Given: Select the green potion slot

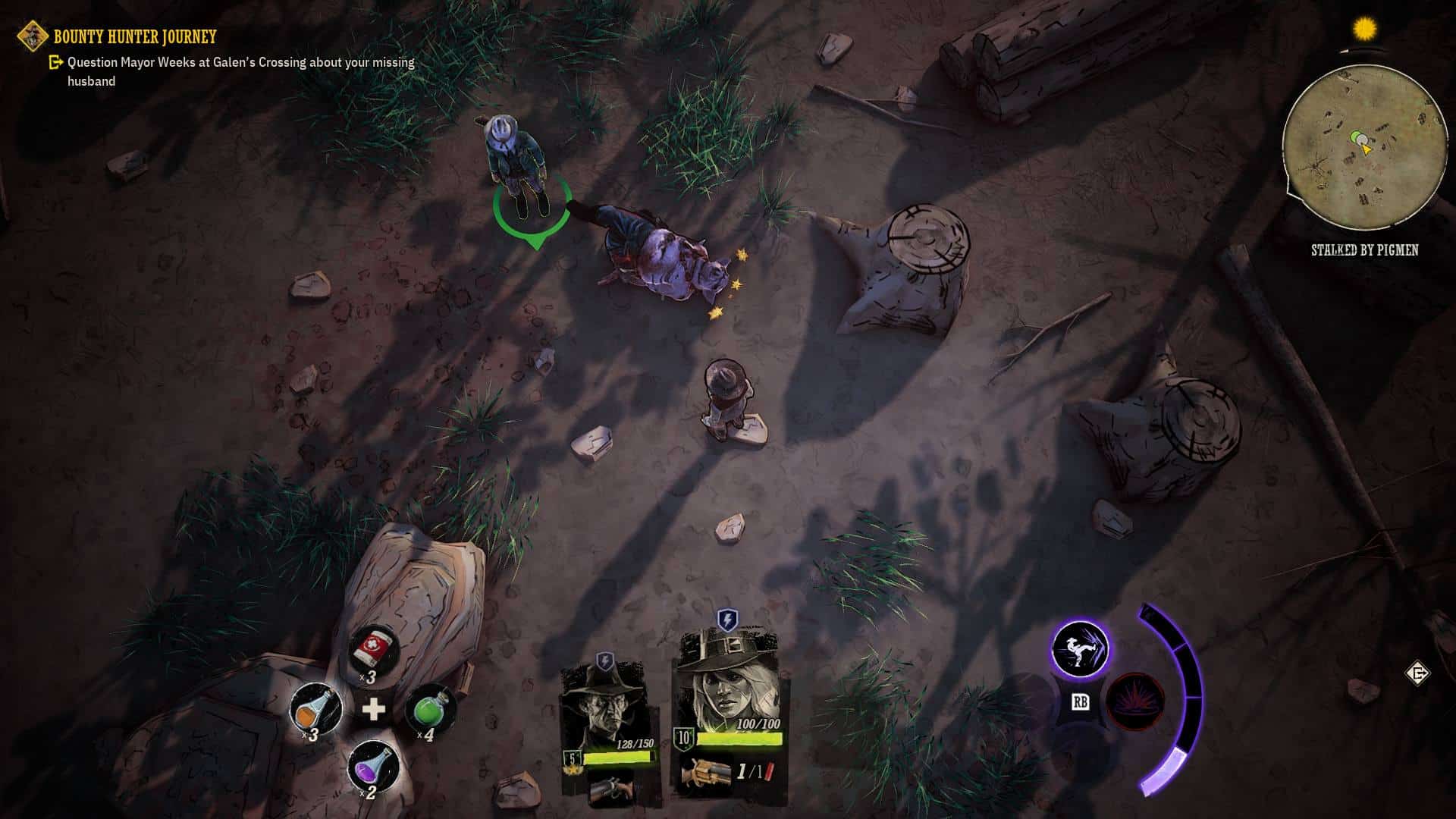Looking at the screenshot, I should 431,709.
